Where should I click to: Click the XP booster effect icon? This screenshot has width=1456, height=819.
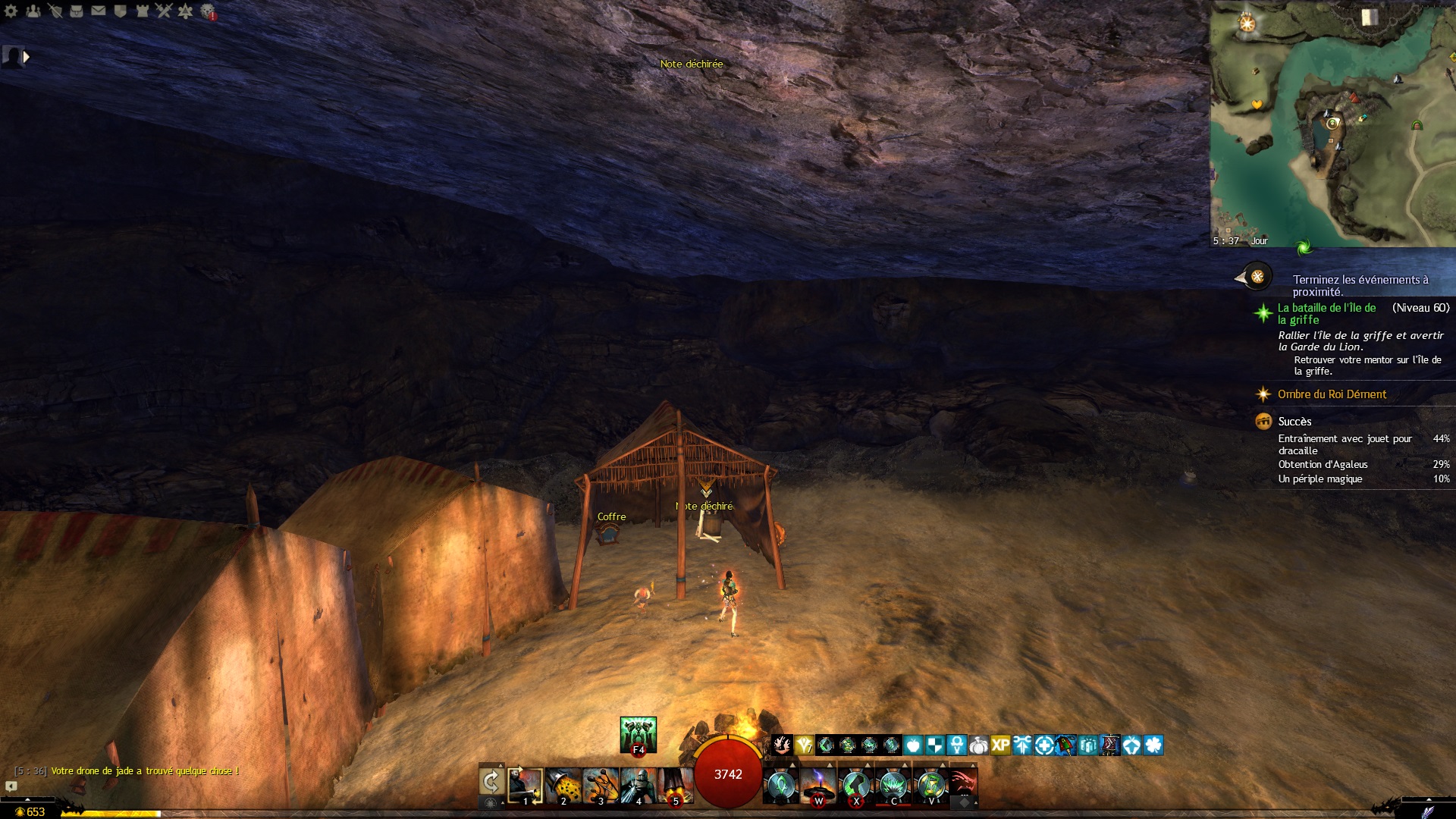1000,745
